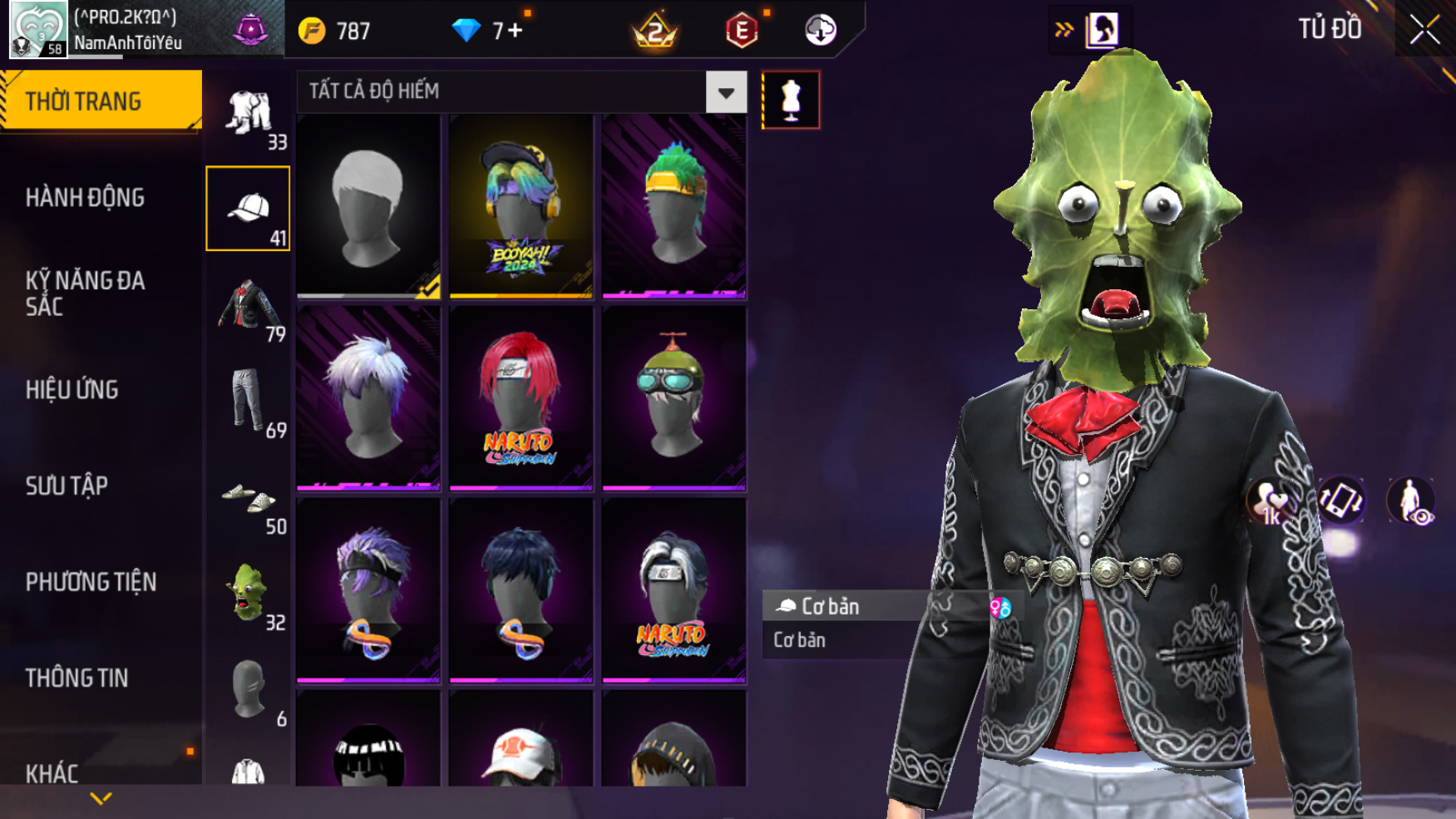
Task: Show the Thông Tin tab
Action: tap(77, 678)
